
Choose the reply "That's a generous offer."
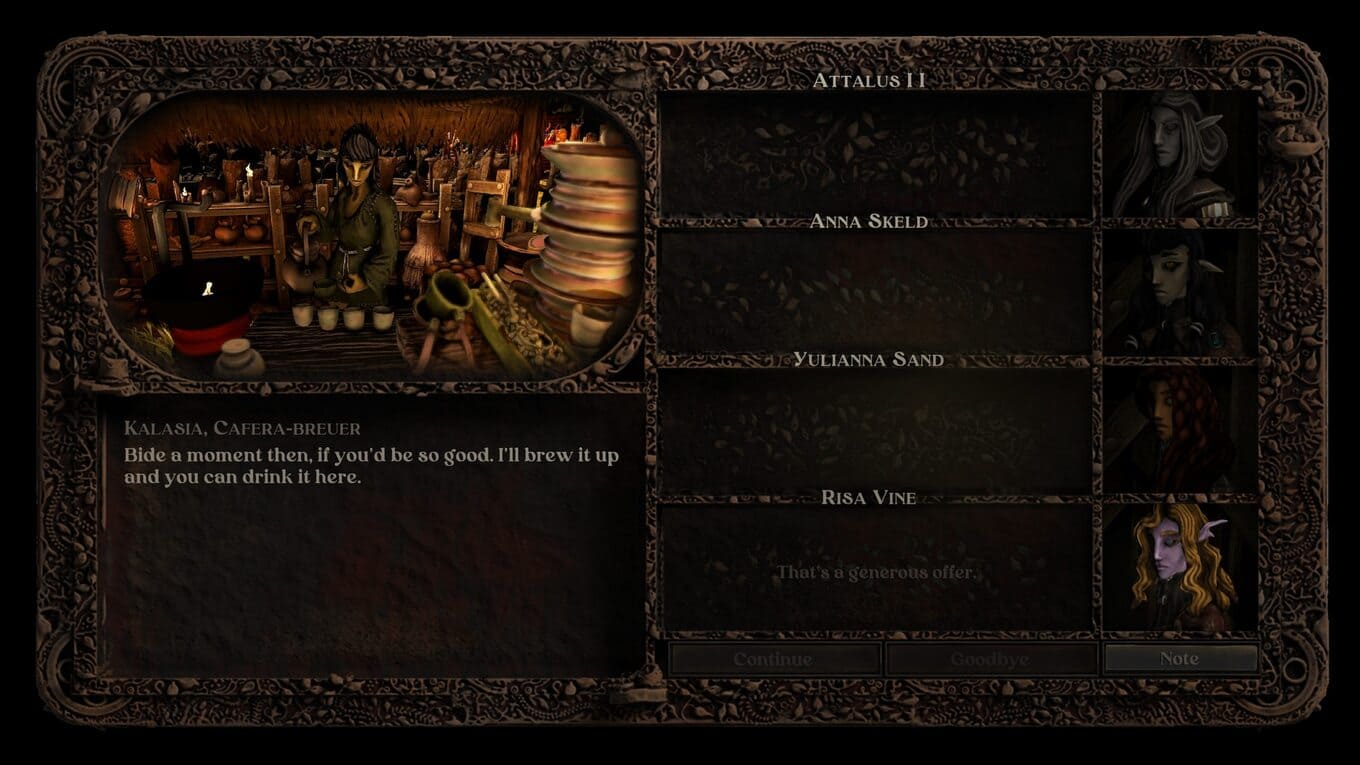876,573
